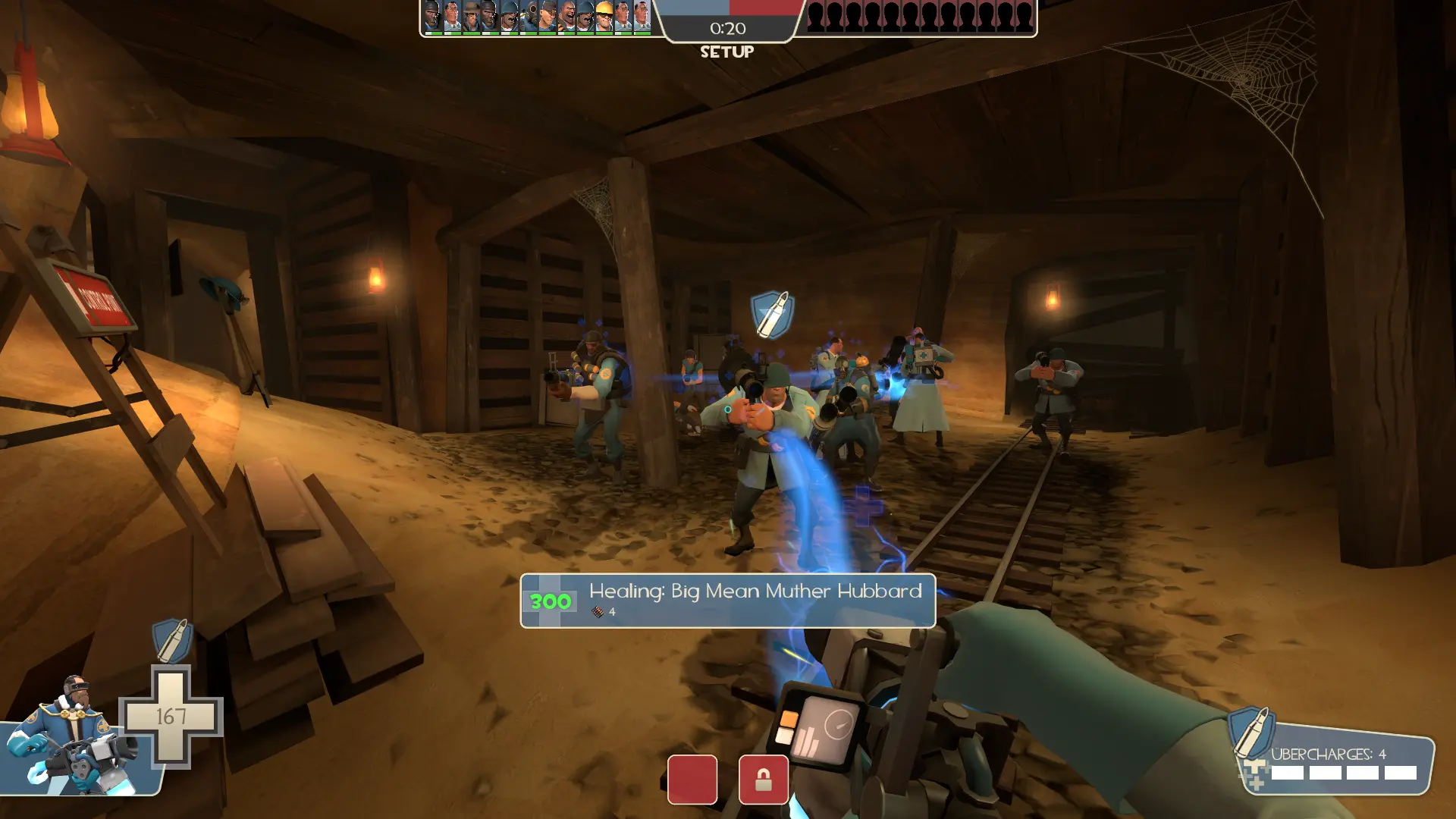
Task: Select the yellow hard hat Engineer teammate portrait
Action: (604, 17)
